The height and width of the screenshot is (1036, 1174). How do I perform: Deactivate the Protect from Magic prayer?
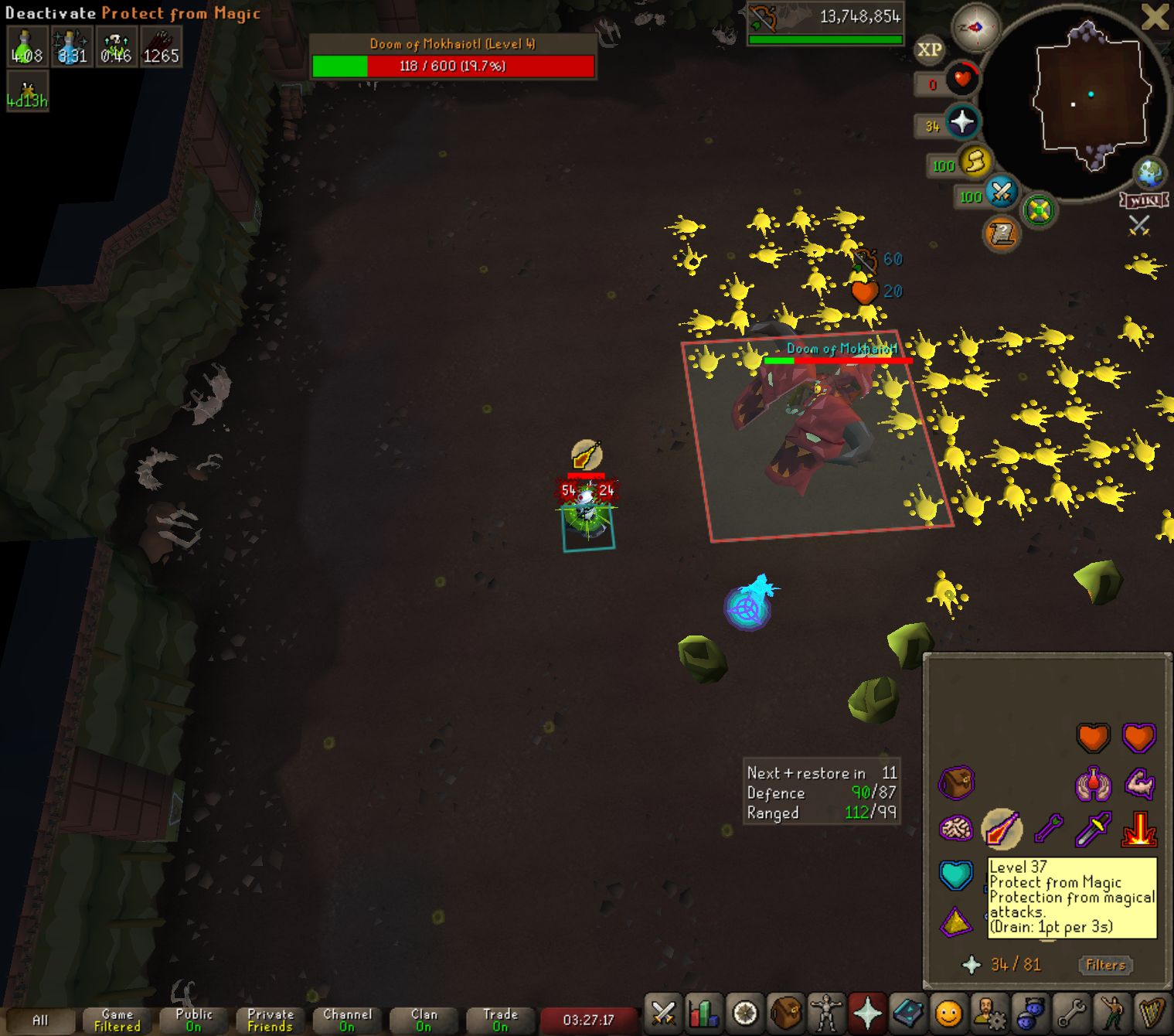1002,830
